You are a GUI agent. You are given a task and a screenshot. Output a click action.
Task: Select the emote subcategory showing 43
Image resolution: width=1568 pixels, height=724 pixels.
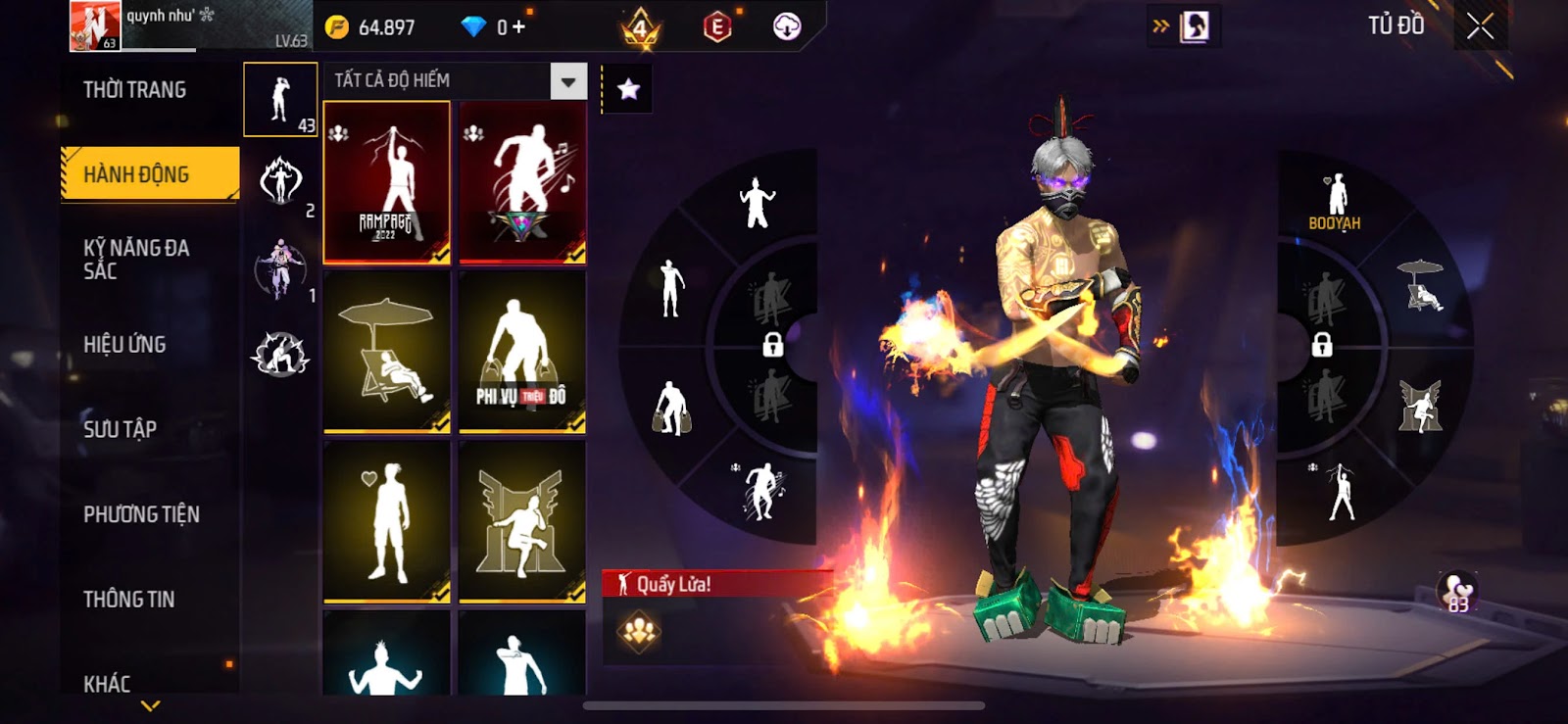(280, 100)
